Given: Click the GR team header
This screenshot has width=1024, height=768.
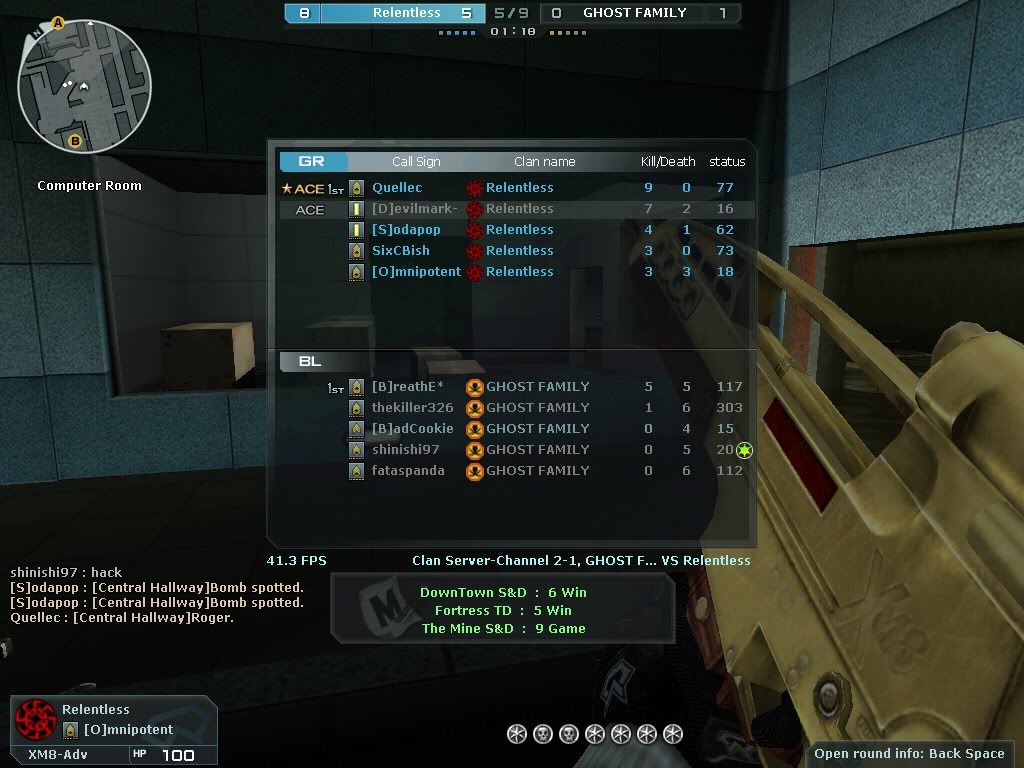Looking at the screenshot, I should (312, 162).
